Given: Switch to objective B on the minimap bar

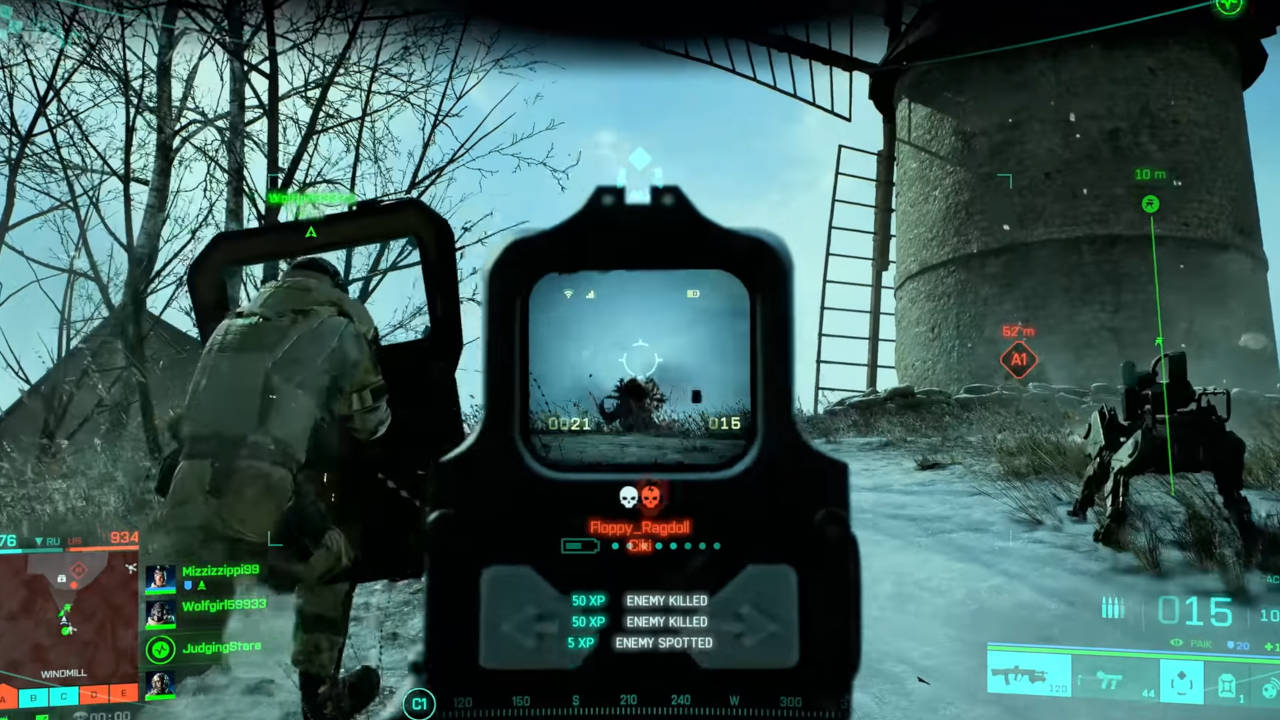Looking at the screenshot, I should click(32, 697).
